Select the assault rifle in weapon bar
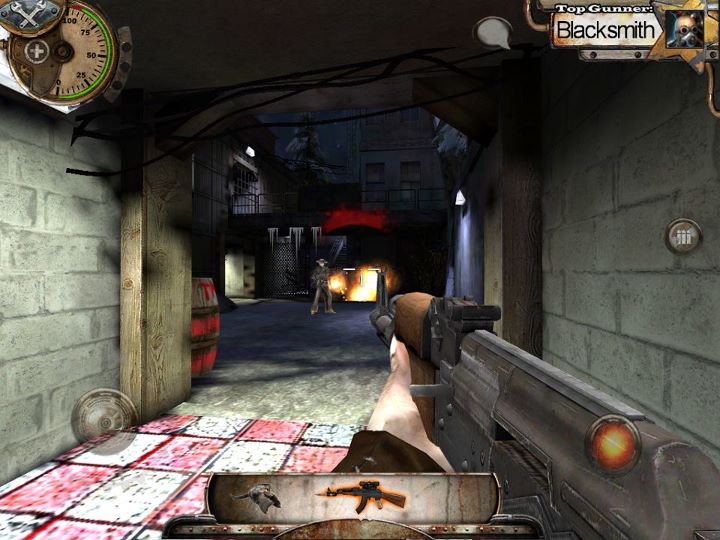Image resolution: width=720 pixels, height=540 pixels. coord(366,494)
